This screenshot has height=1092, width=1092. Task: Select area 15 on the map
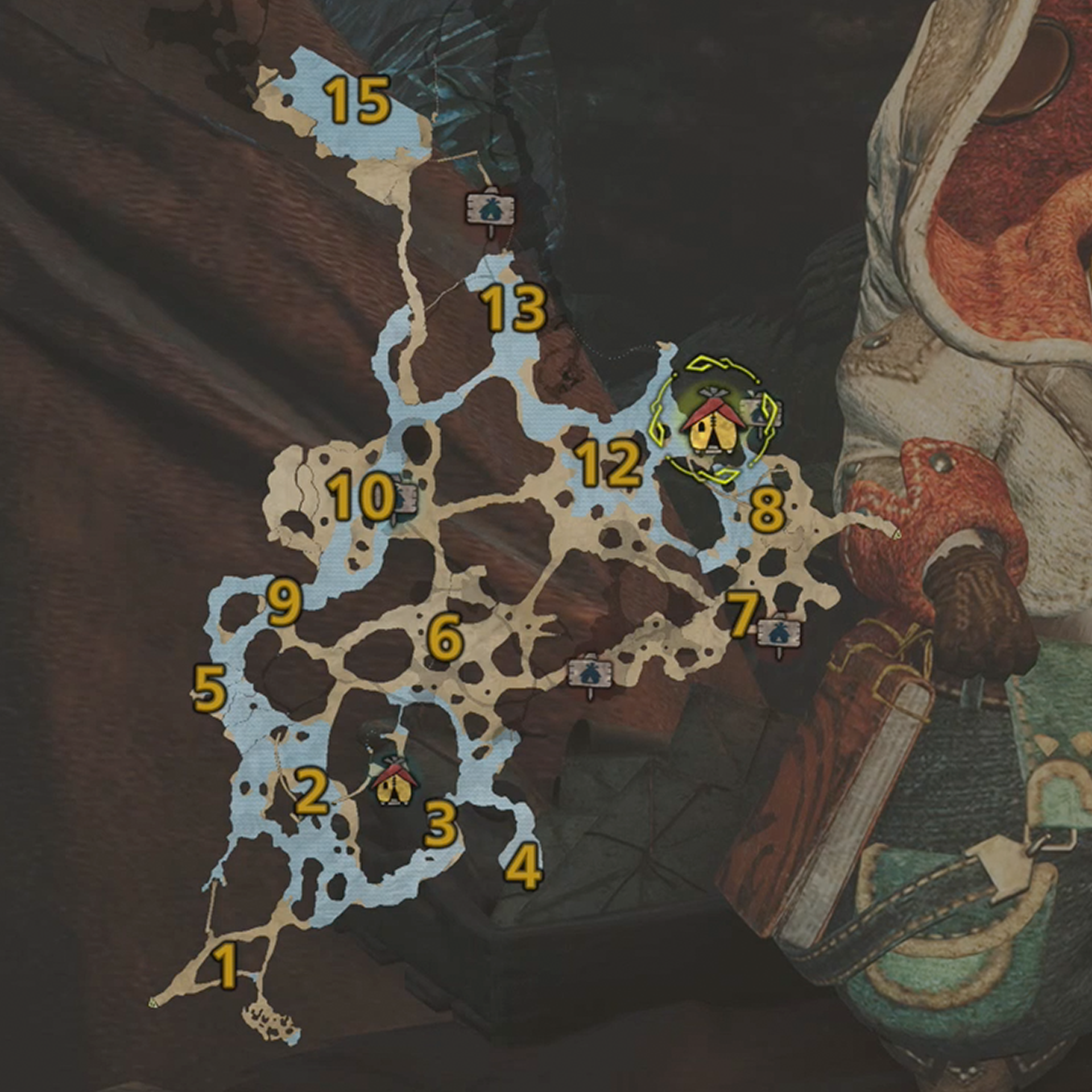358,100
